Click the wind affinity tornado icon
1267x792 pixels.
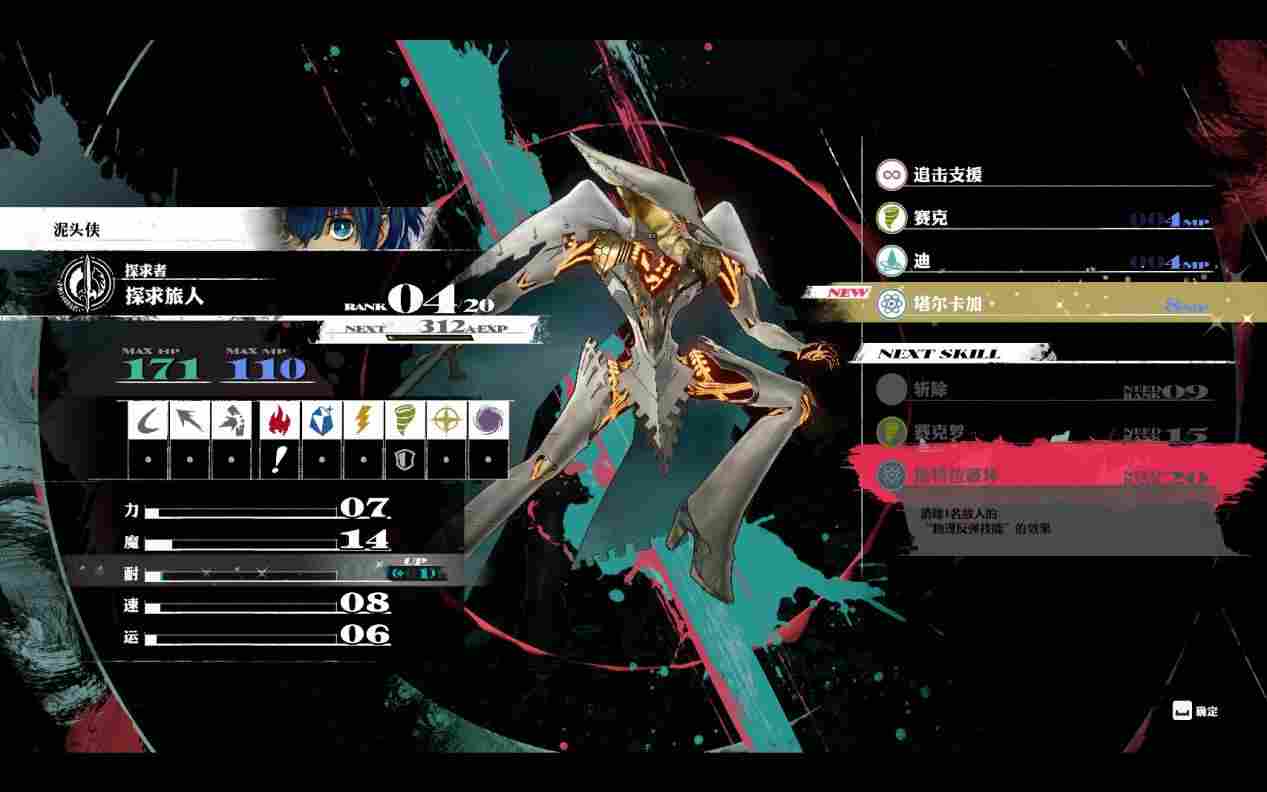click(403, 420)
